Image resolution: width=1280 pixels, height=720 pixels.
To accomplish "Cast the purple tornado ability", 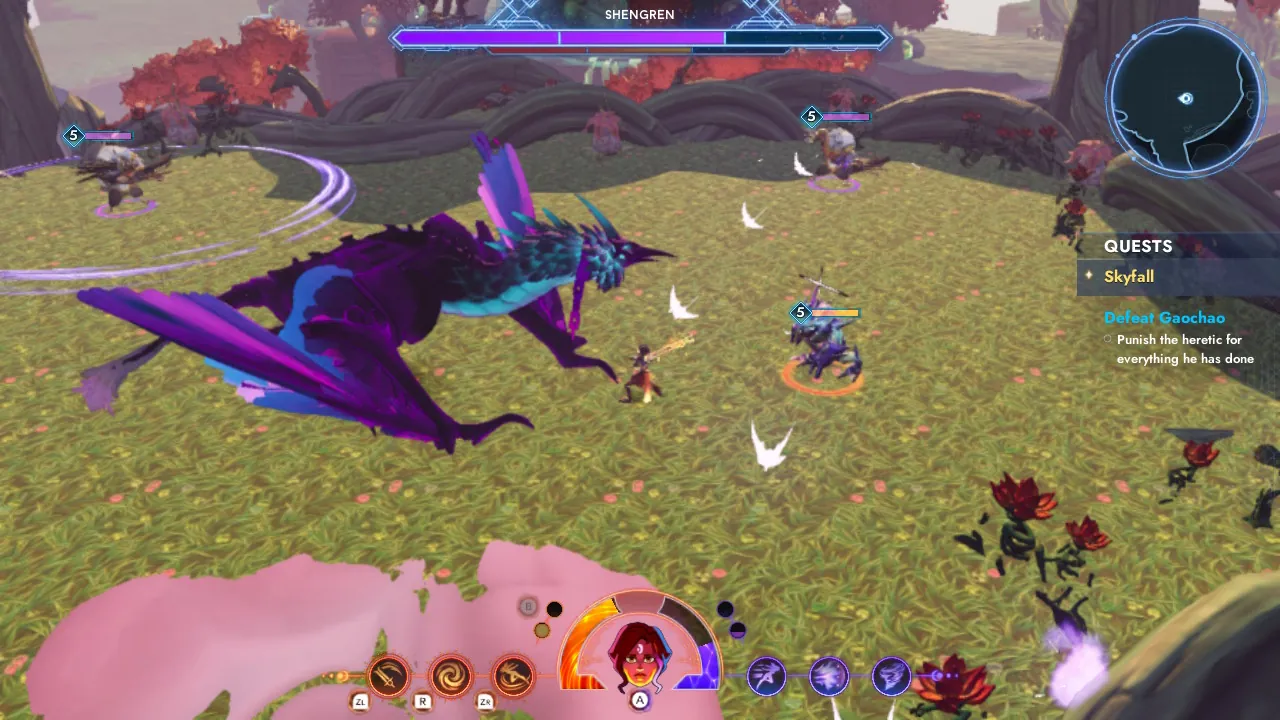I will coord(890,676).
